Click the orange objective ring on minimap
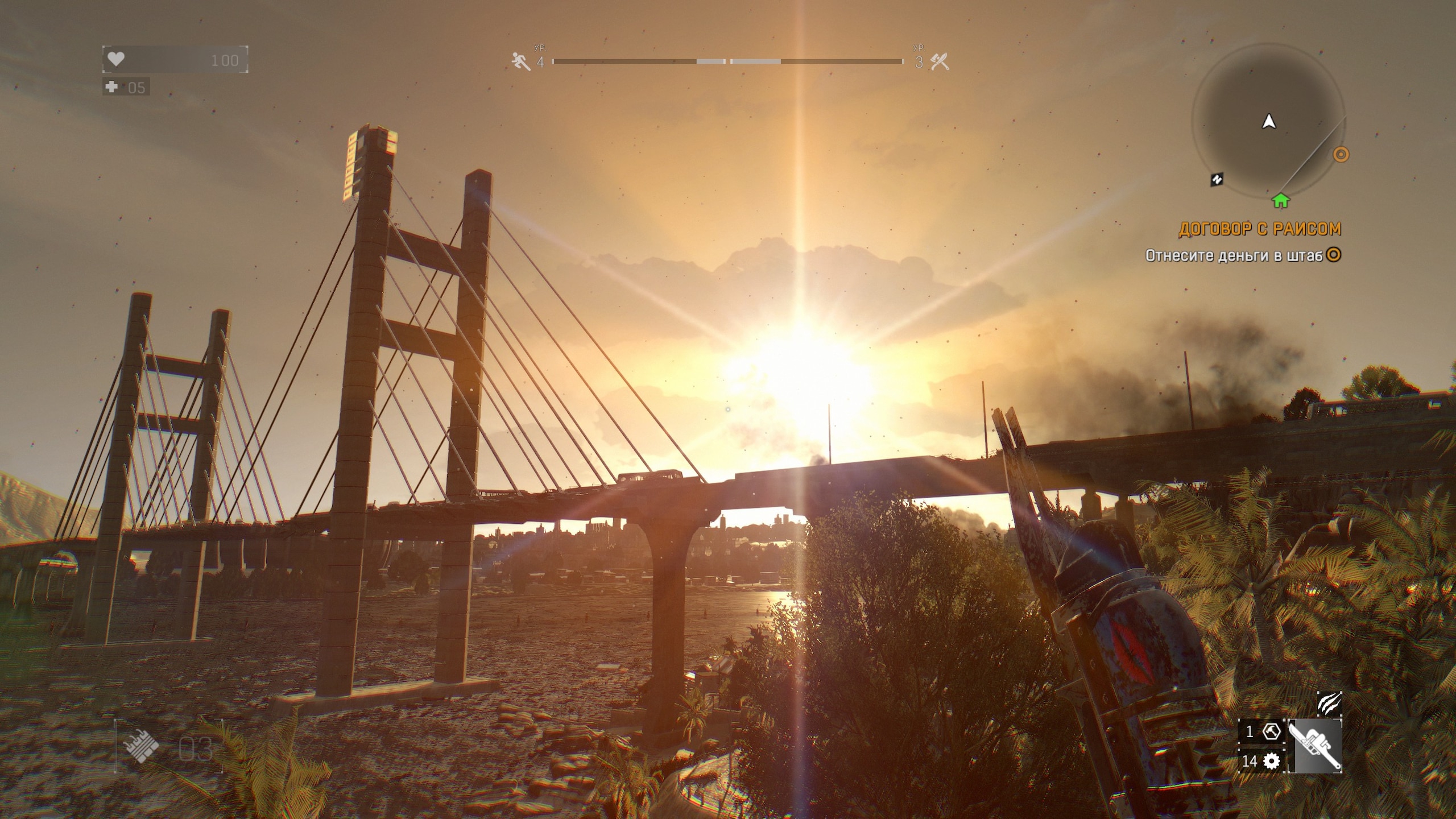1456x819 pixels. 1341,154
